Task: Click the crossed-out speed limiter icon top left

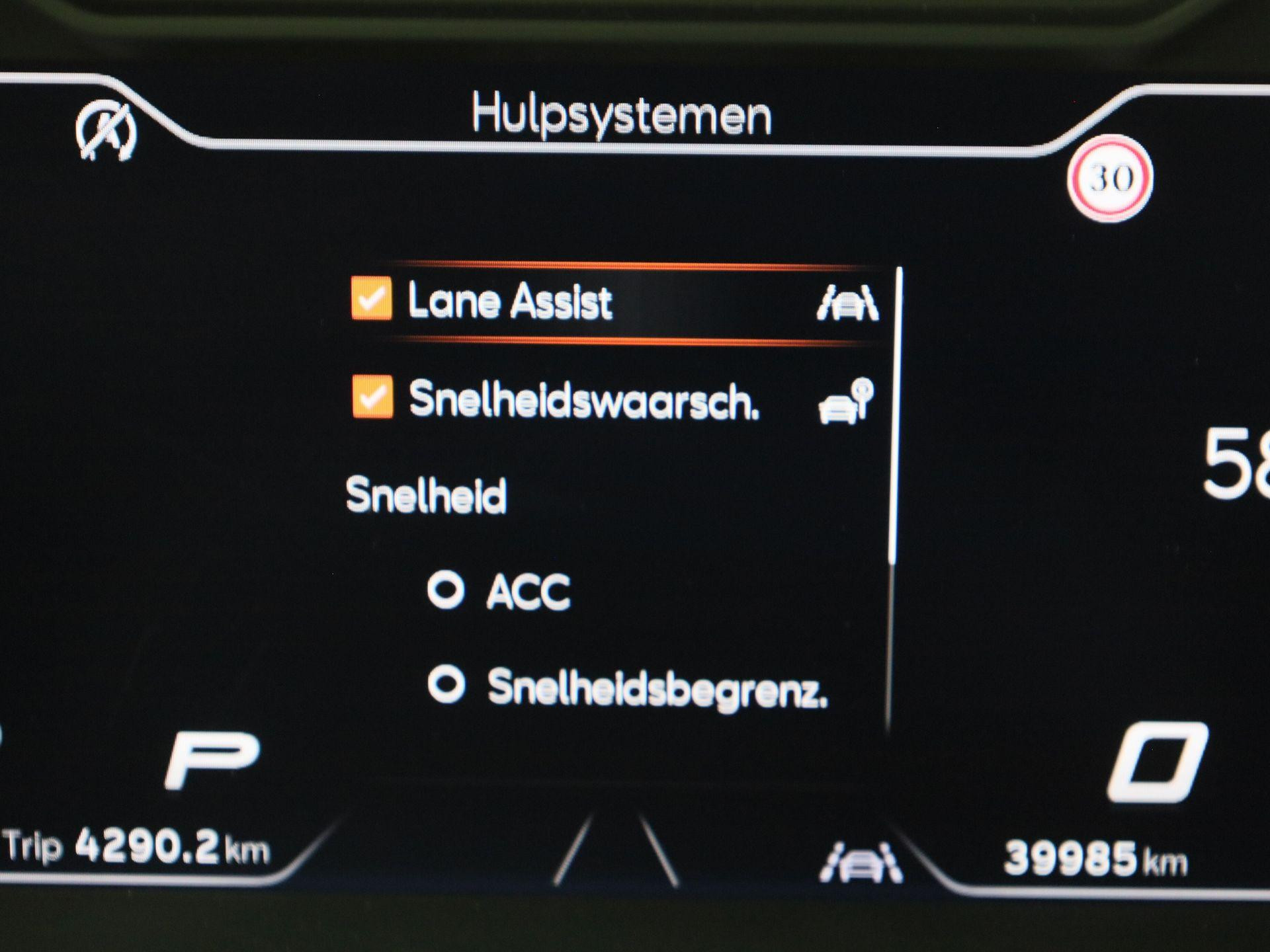Action: pos(106,131)
